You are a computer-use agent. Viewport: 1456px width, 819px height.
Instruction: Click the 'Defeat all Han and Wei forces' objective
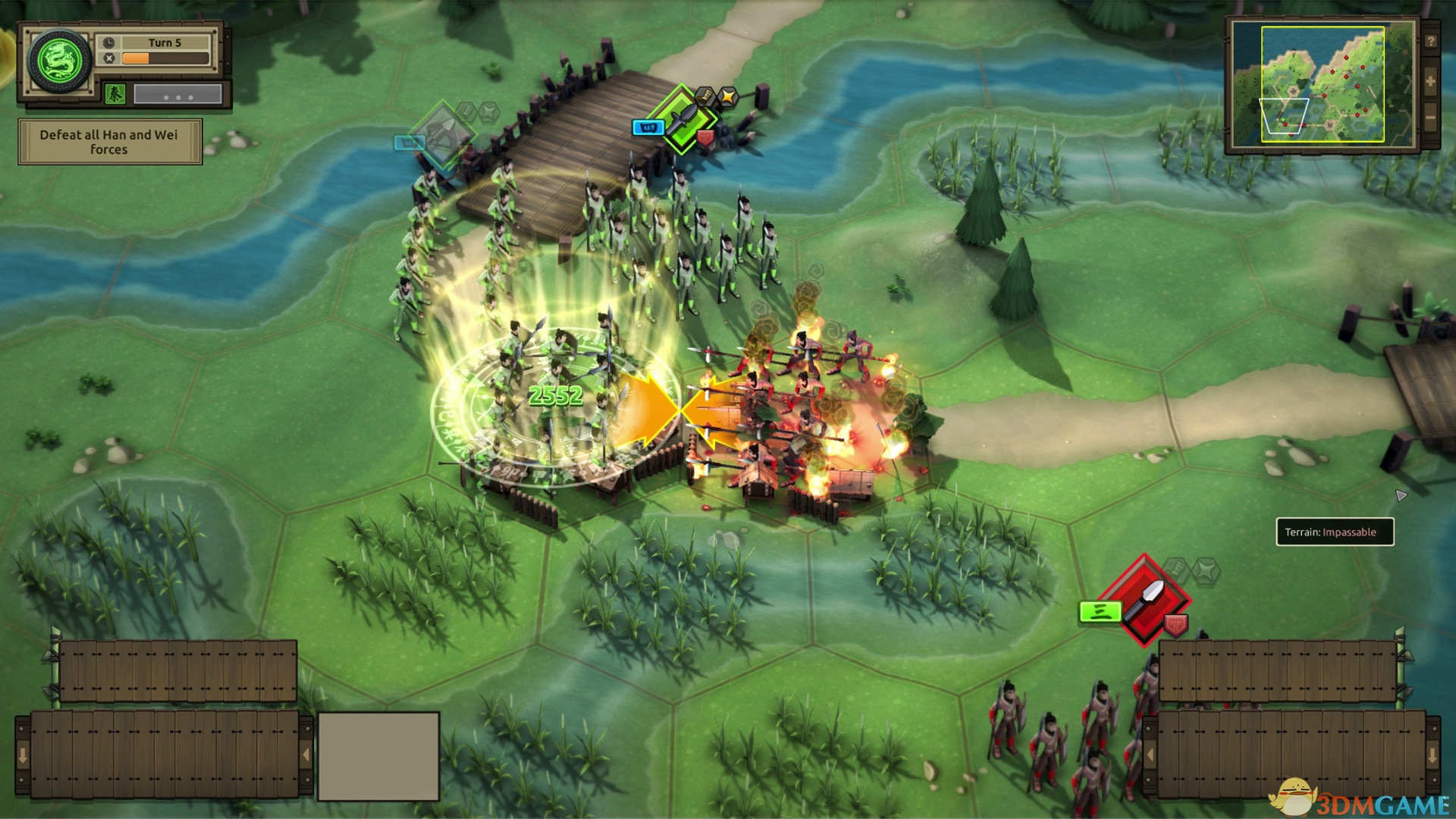(109, 142)
